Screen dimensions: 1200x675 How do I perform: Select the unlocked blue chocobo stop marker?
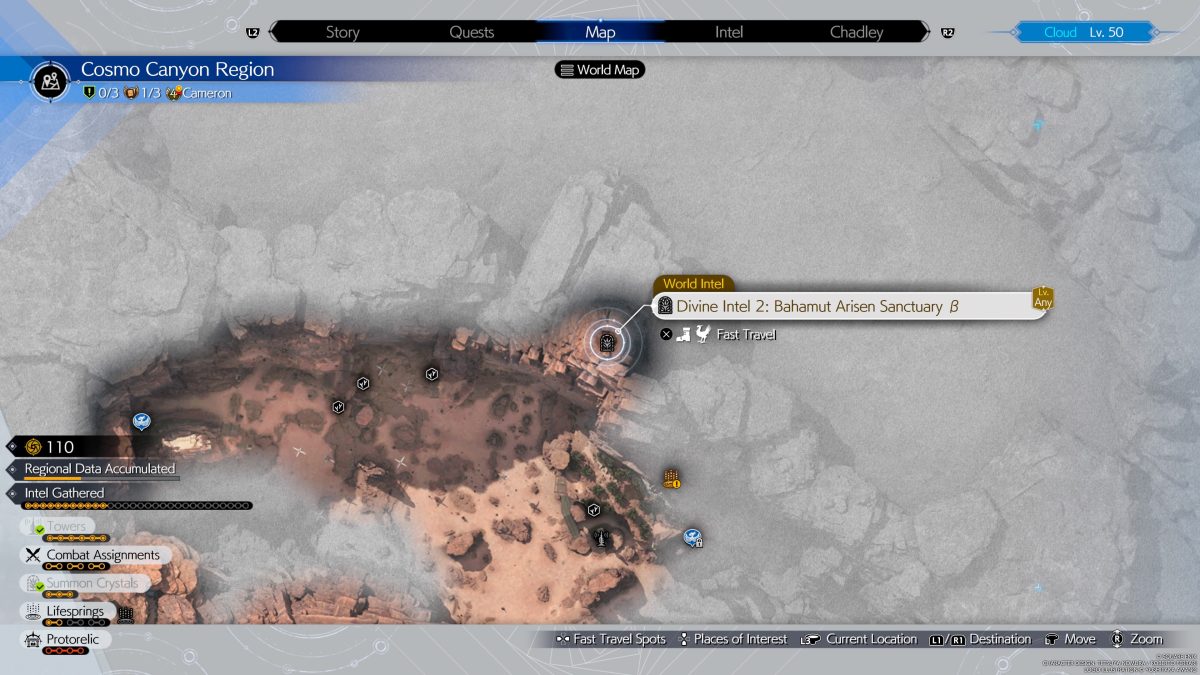pos(141,421)
